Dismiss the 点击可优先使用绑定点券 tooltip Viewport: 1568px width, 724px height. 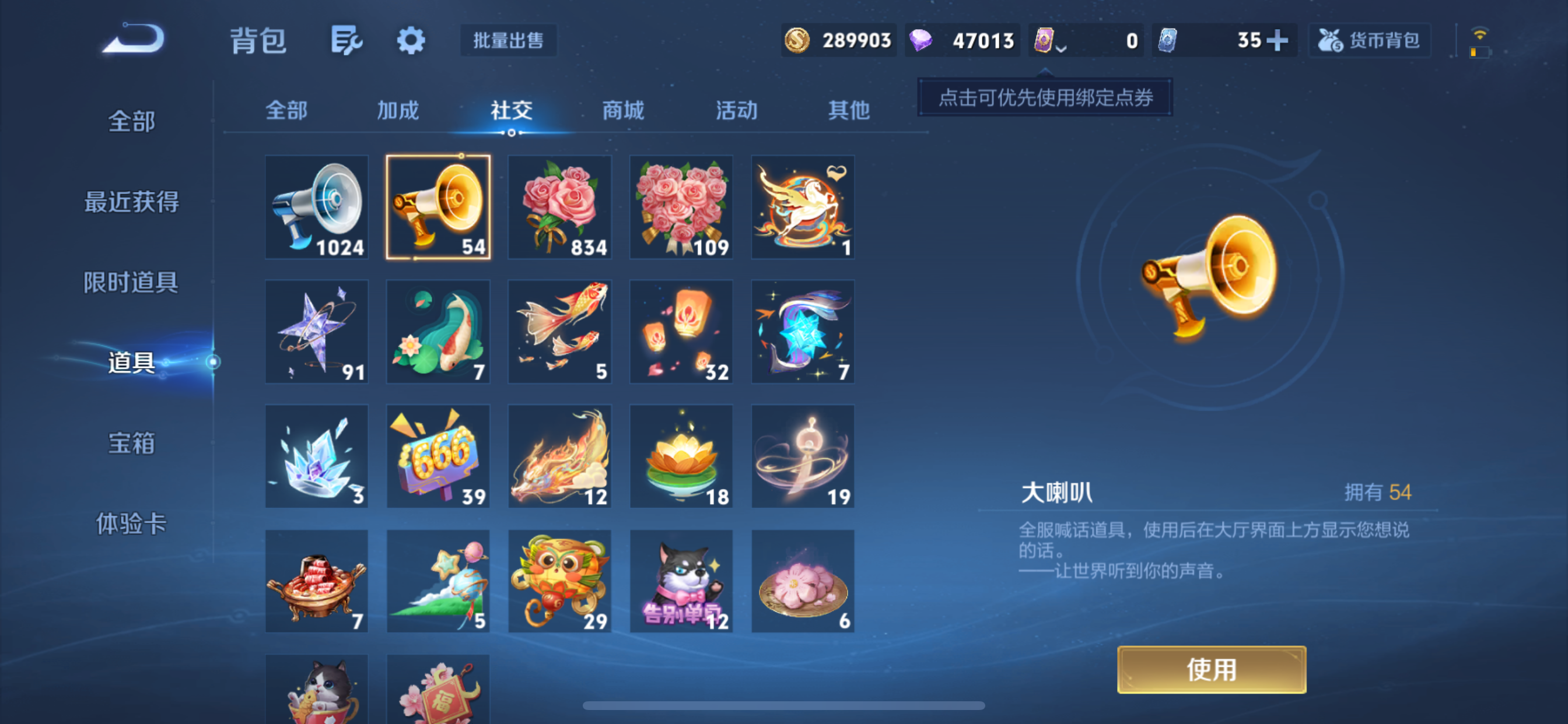1045,97
